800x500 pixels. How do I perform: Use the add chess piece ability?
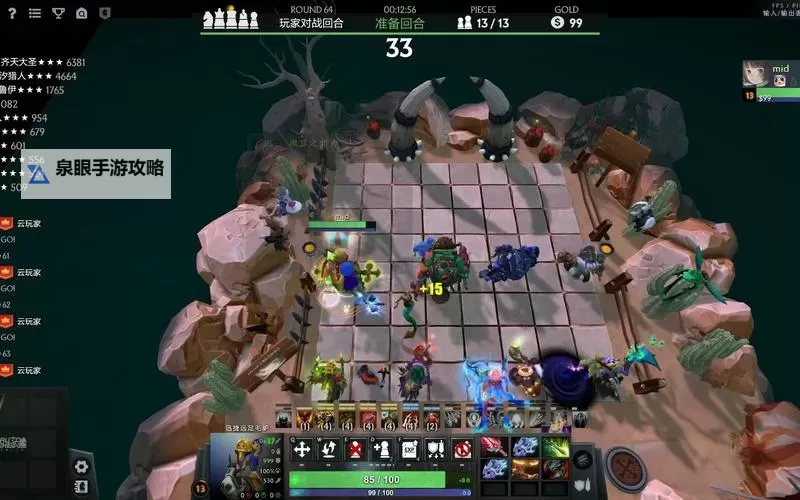(381, 450)
